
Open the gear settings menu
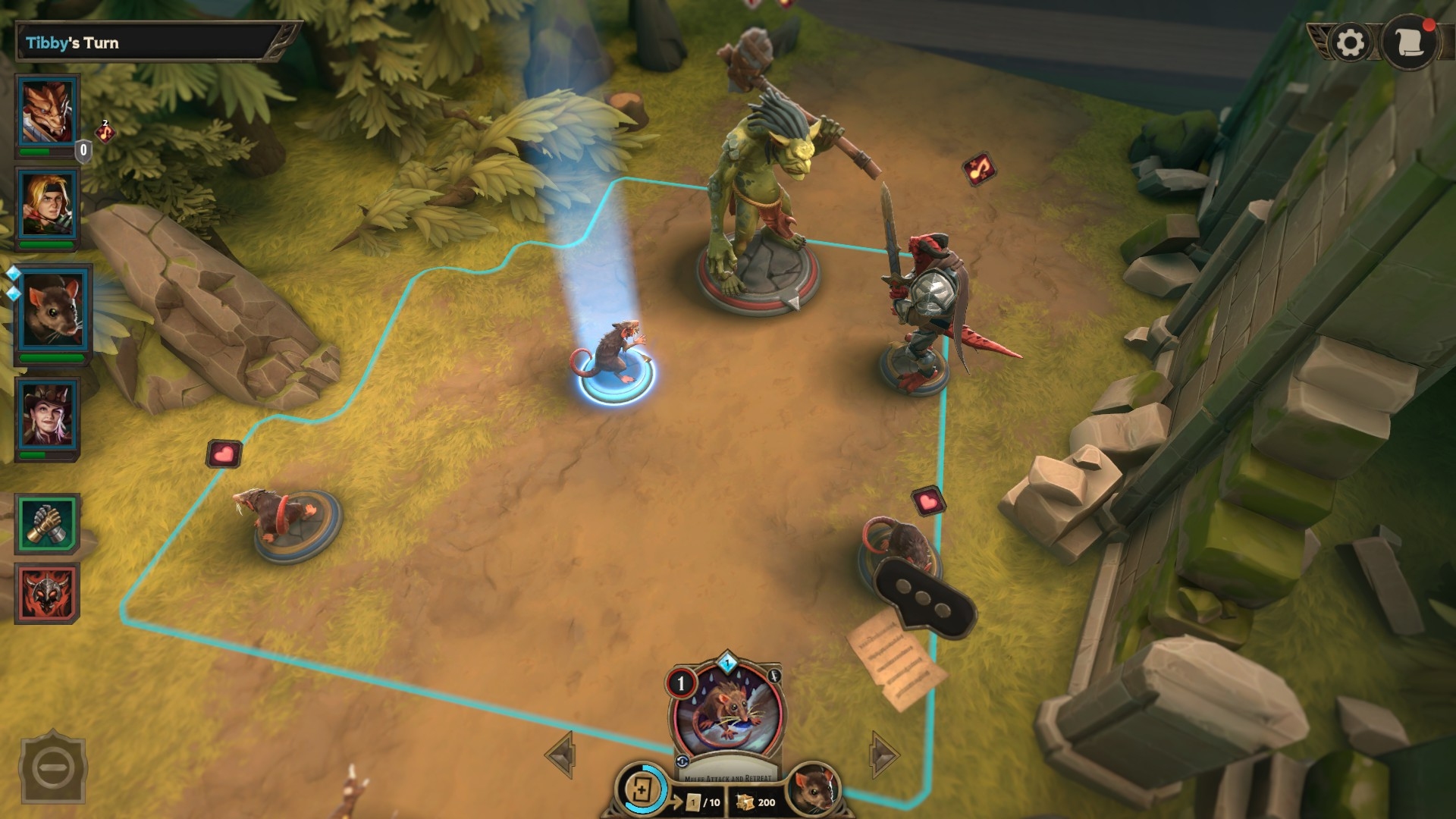pos(1350,42)
